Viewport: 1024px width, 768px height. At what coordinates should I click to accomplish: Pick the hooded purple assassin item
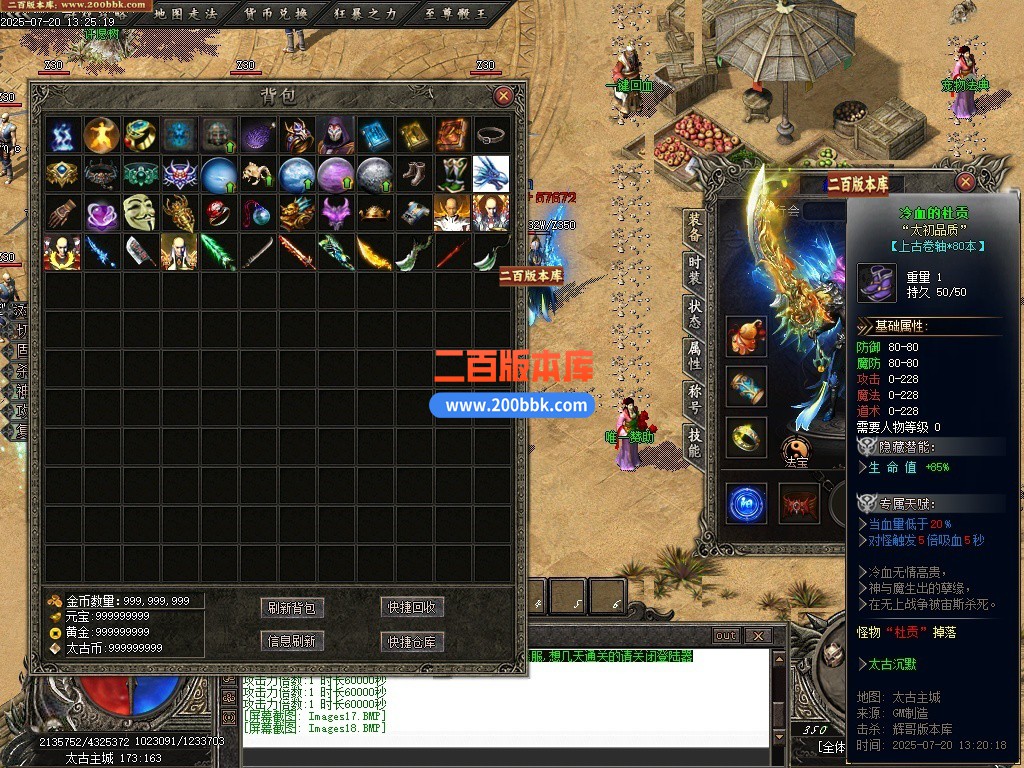tap(336, 135)
